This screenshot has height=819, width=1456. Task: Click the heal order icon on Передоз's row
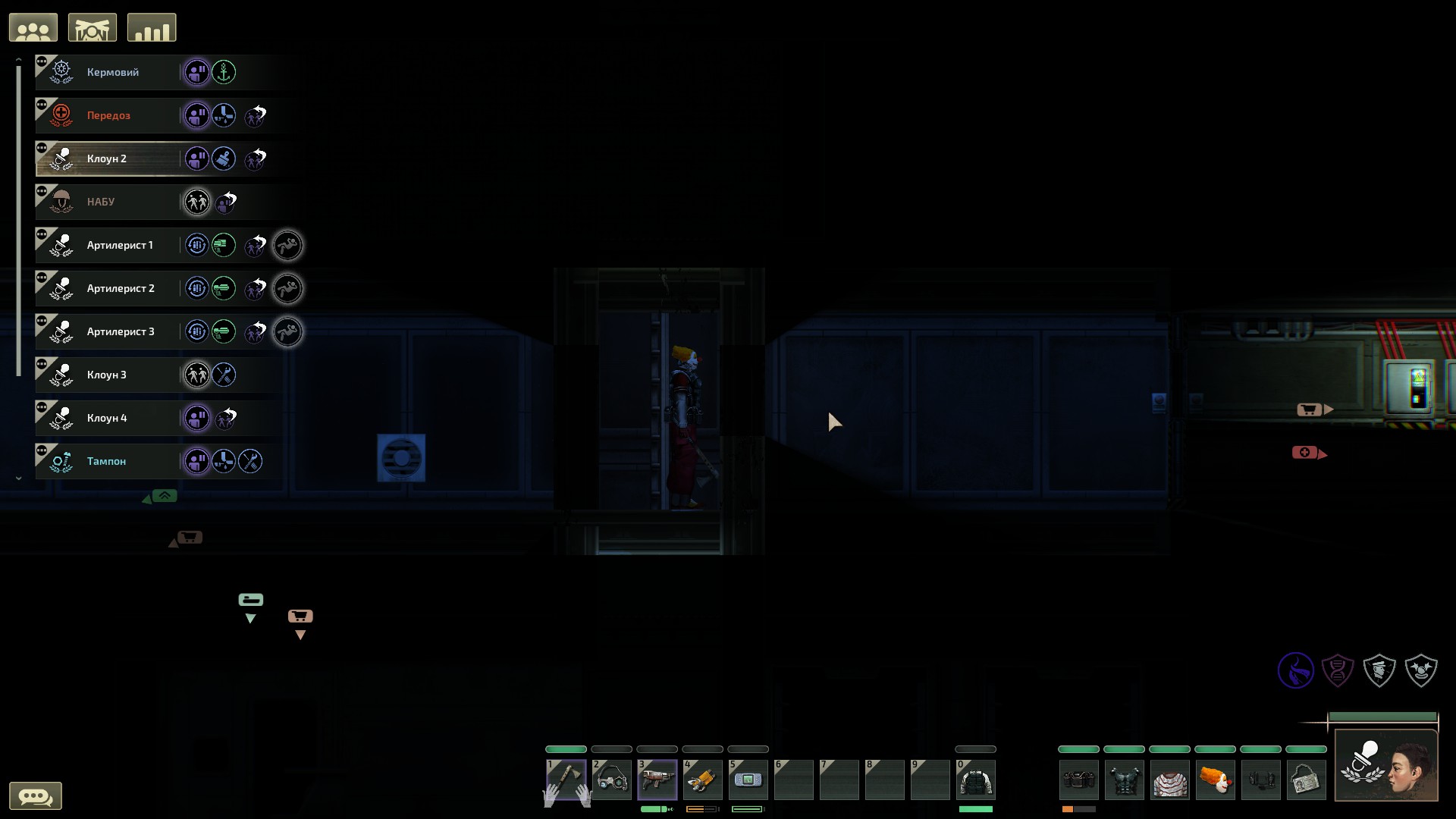224,115
